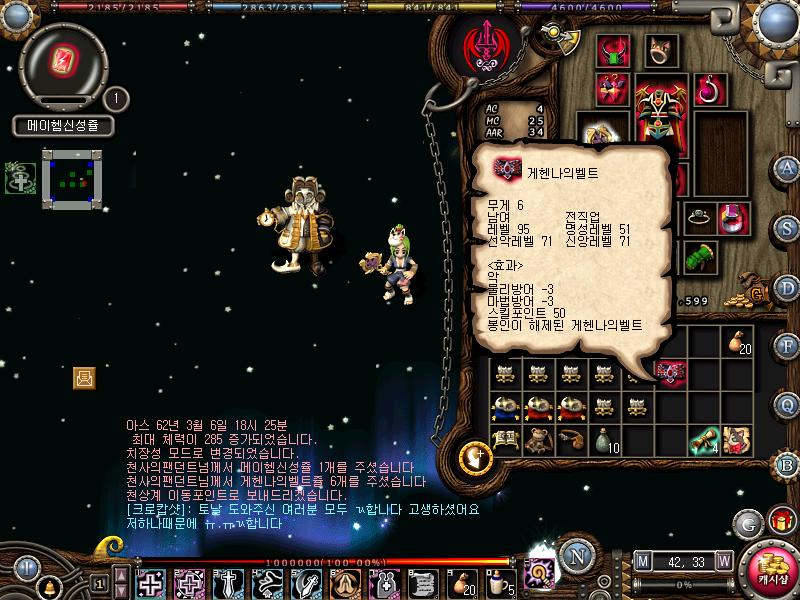Screen dimensions: 800x600
Task: Open the F round menu button
Action: pyautogui.click(x=788, y=347)
